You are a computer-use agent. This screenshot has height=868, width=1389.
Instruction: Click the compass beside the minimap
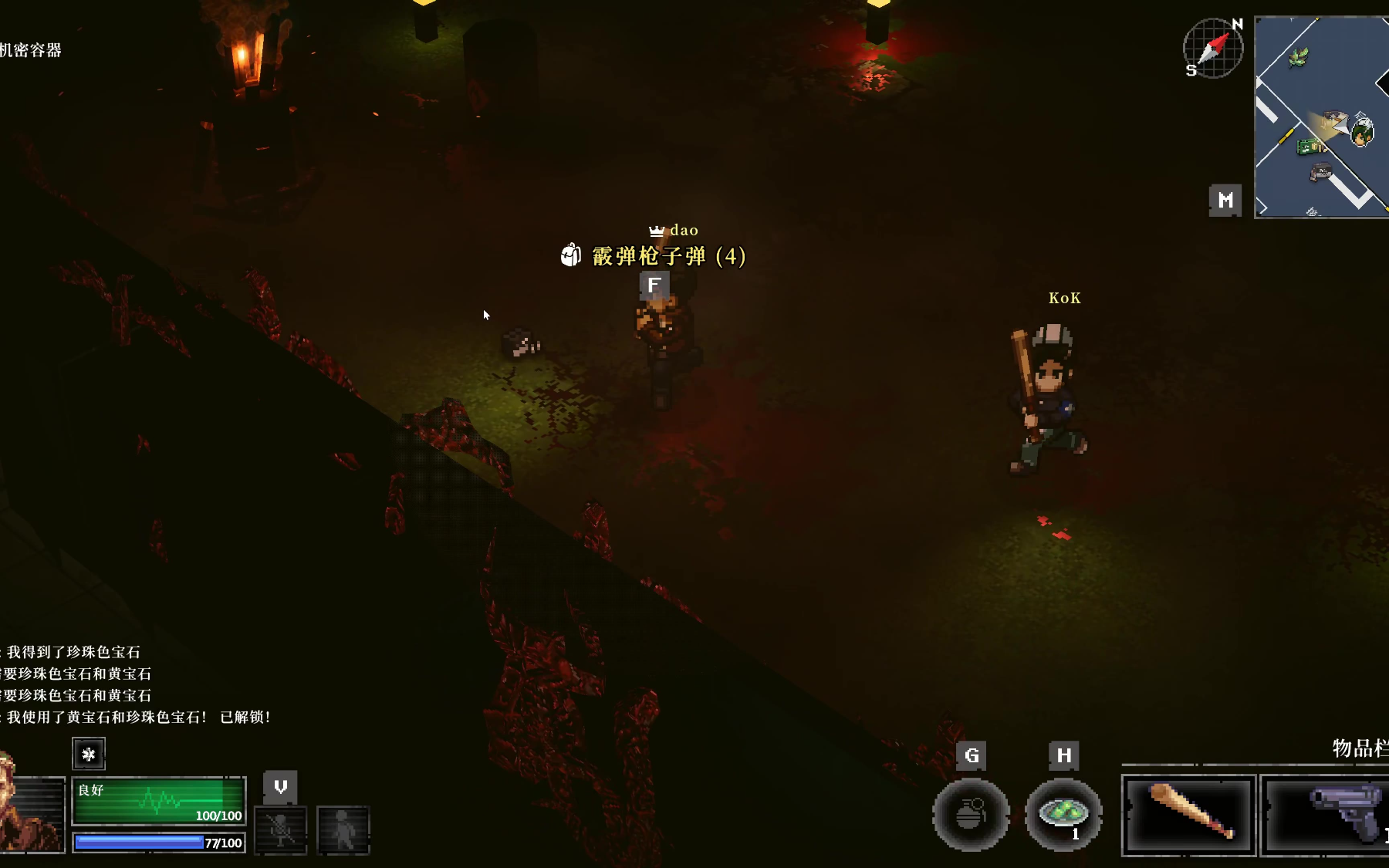(1212, 49)
